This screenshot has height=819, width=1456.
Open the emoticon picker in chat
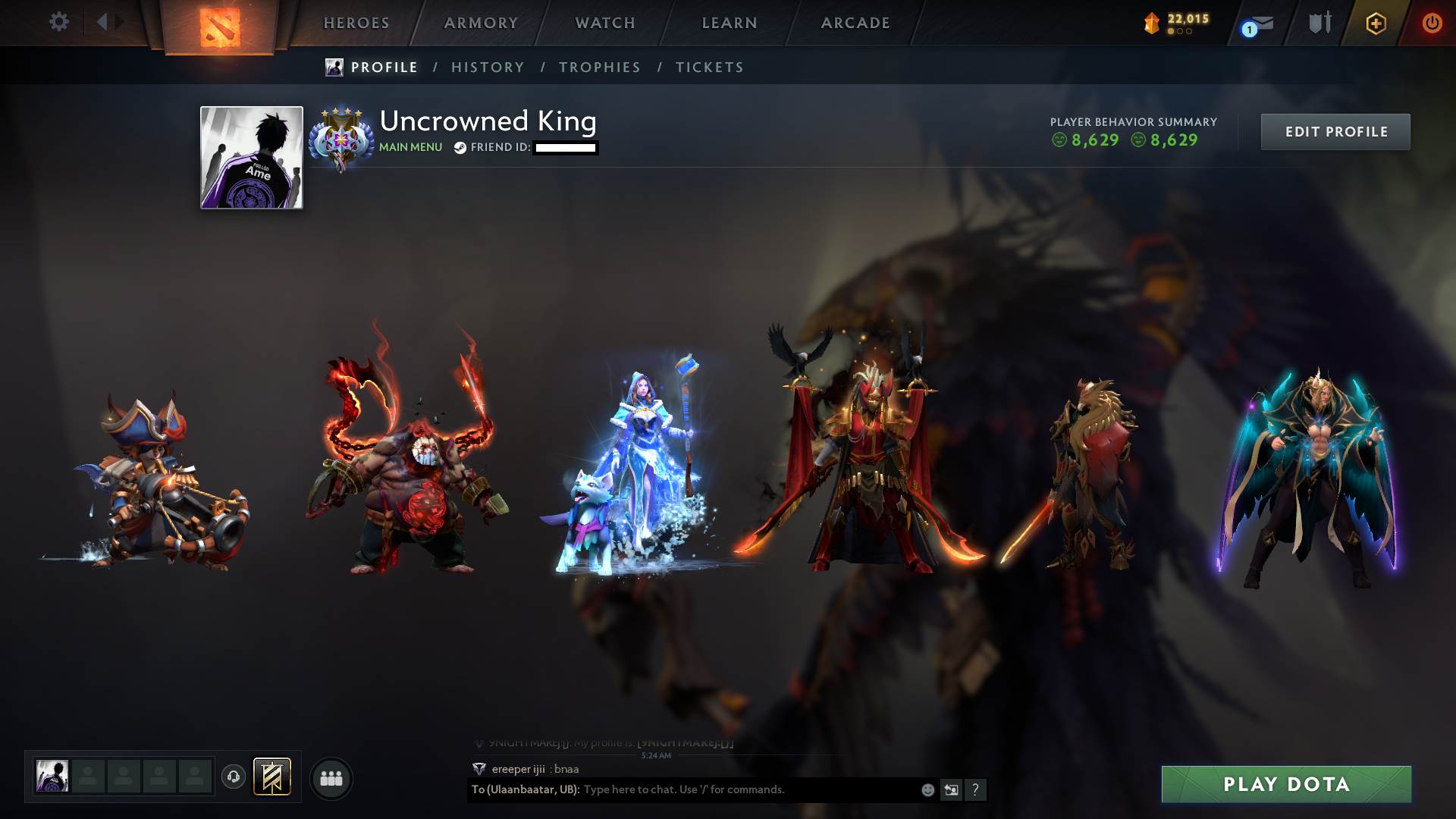[x=927, y=790]
